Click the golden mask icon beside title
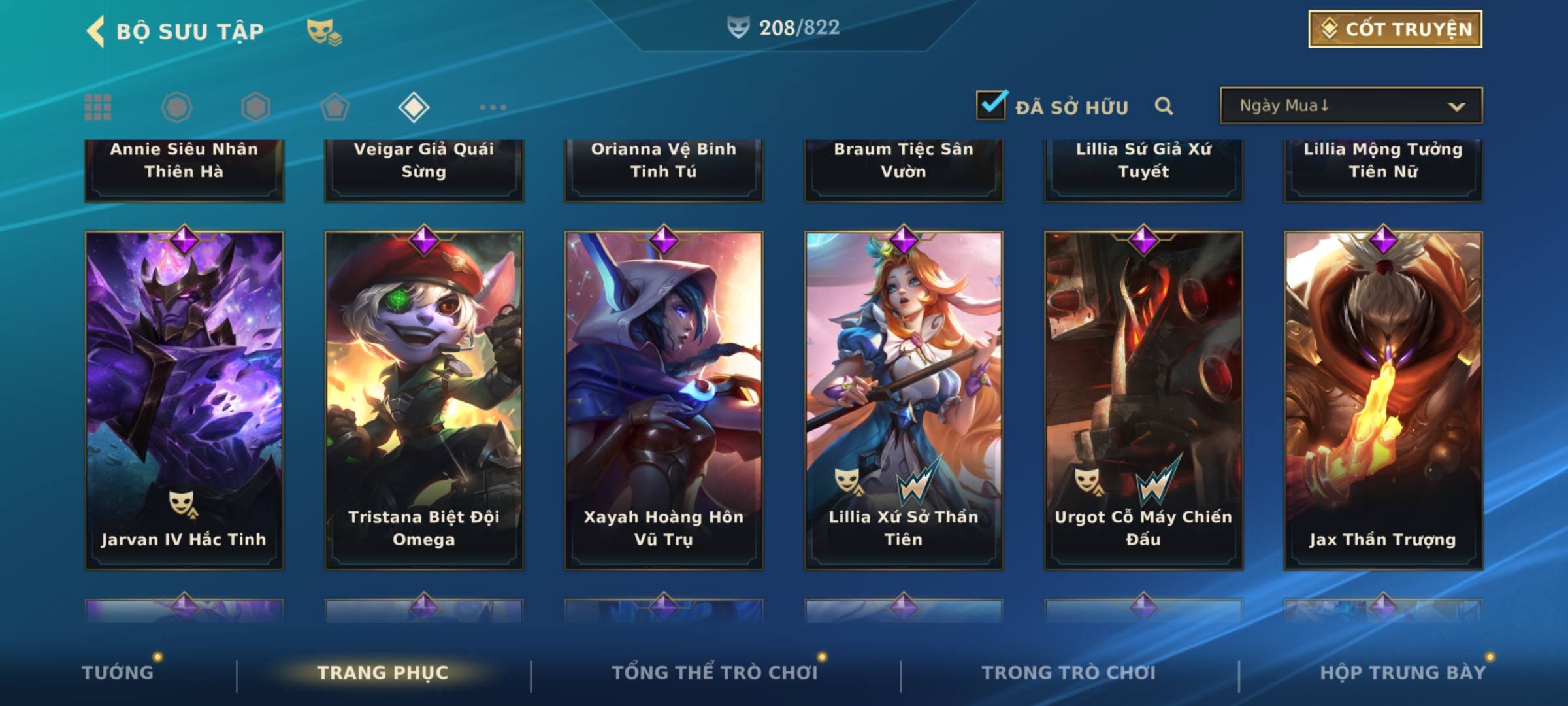The width and height of the screenshot is (1568, 706). [x=323, y=31]
